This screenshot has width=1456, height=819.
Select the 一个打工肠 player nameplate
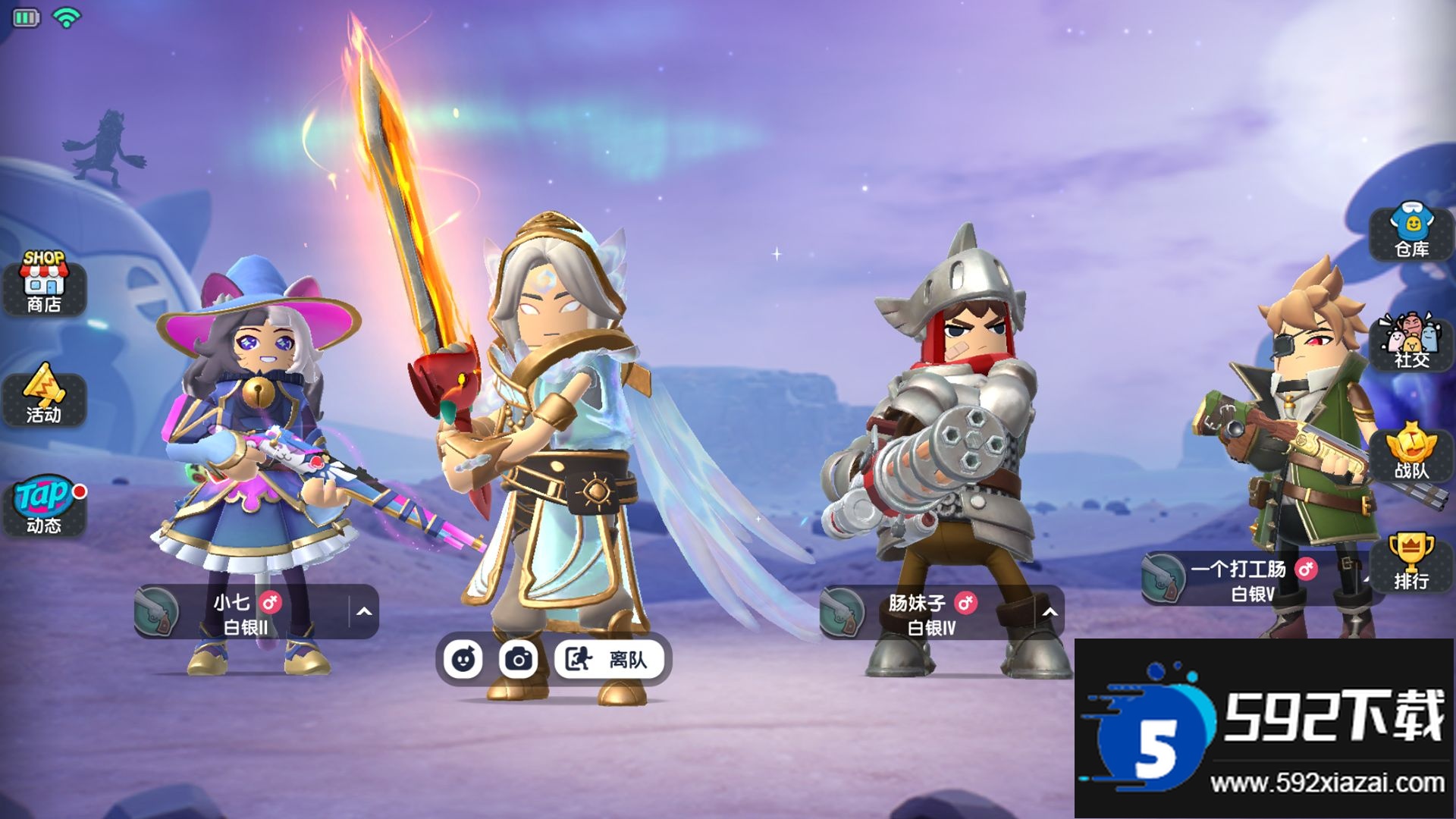tap(1251, 579)
